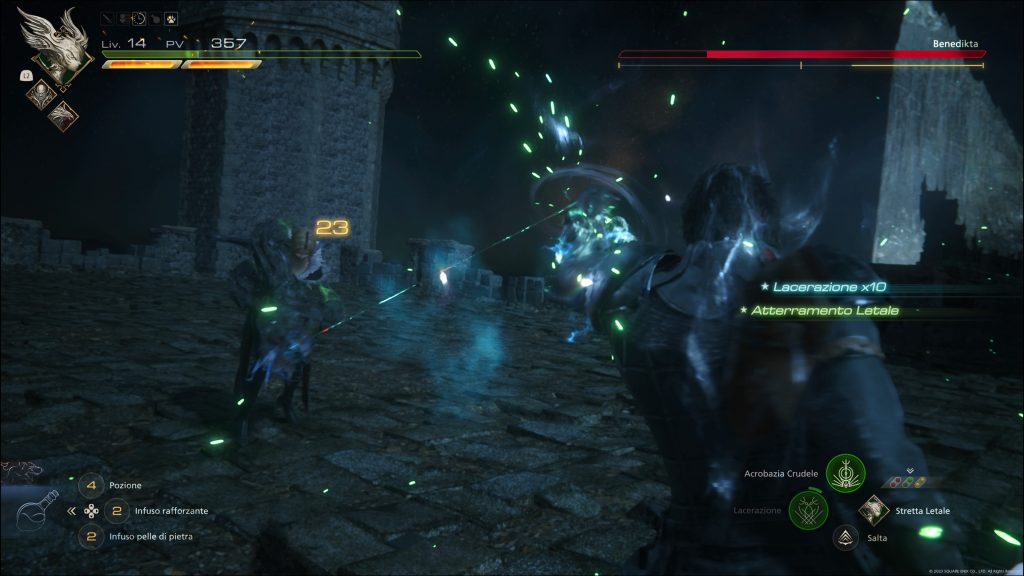Trigger the Stretta Letale ability
This screenshot has width=1024, height=576.
coord(874,510)
